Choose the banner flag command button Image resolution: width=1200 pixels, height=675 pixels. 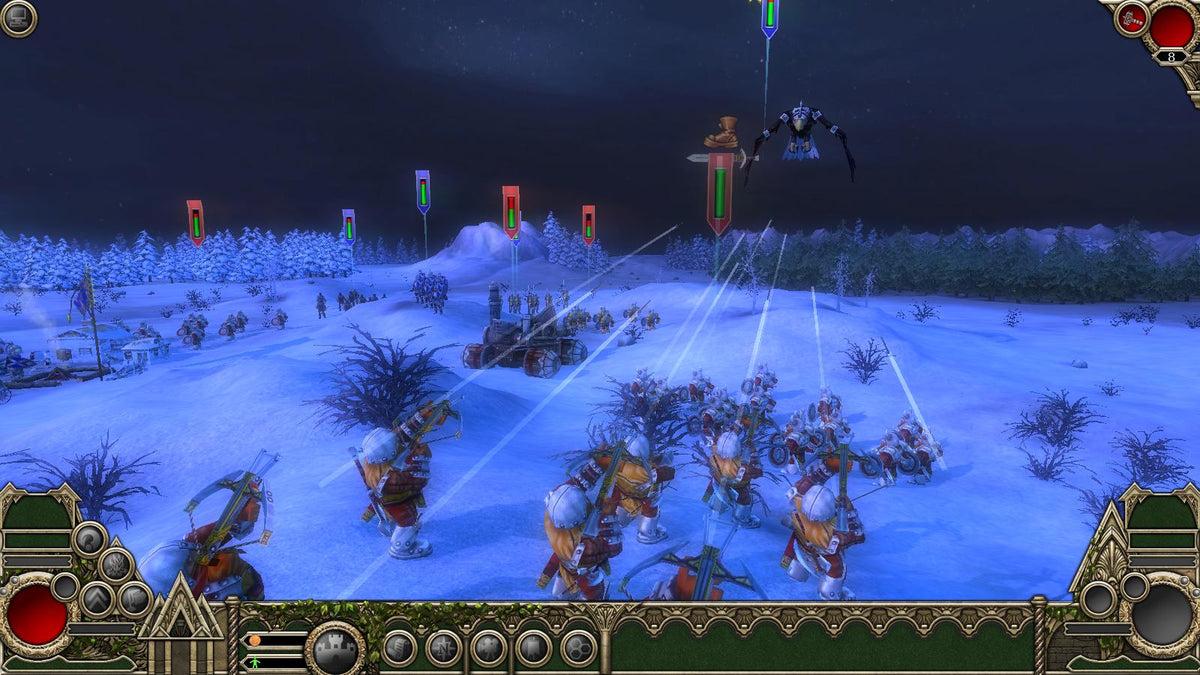pos(533,648)
